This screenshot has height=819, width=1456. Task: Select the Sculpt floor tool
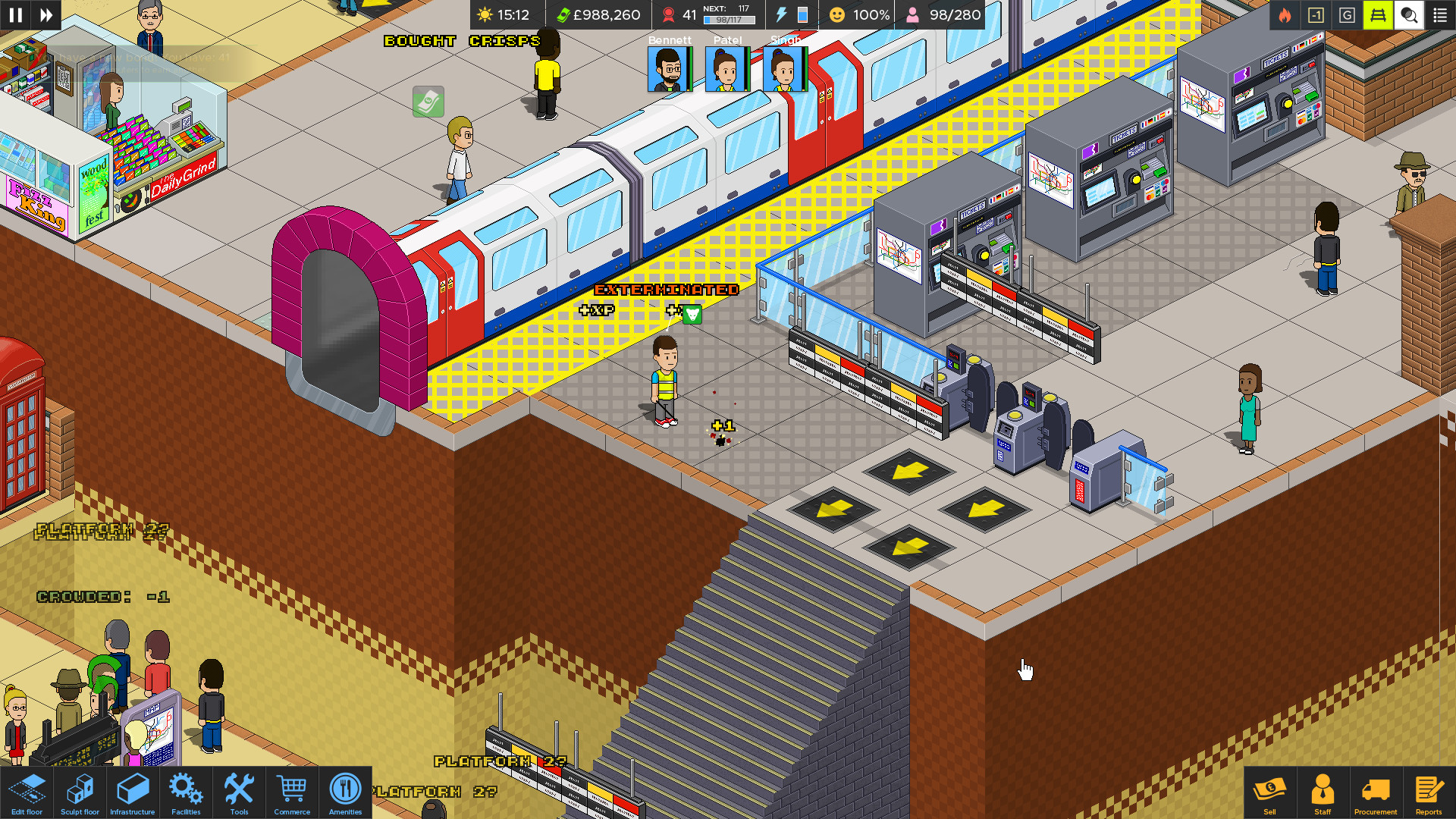coord(79,792)
